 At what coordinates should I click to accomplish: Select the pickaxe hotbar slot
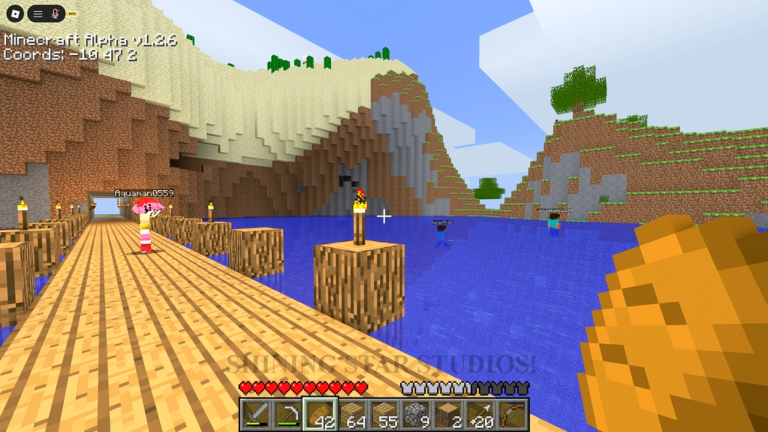(287, 415)
